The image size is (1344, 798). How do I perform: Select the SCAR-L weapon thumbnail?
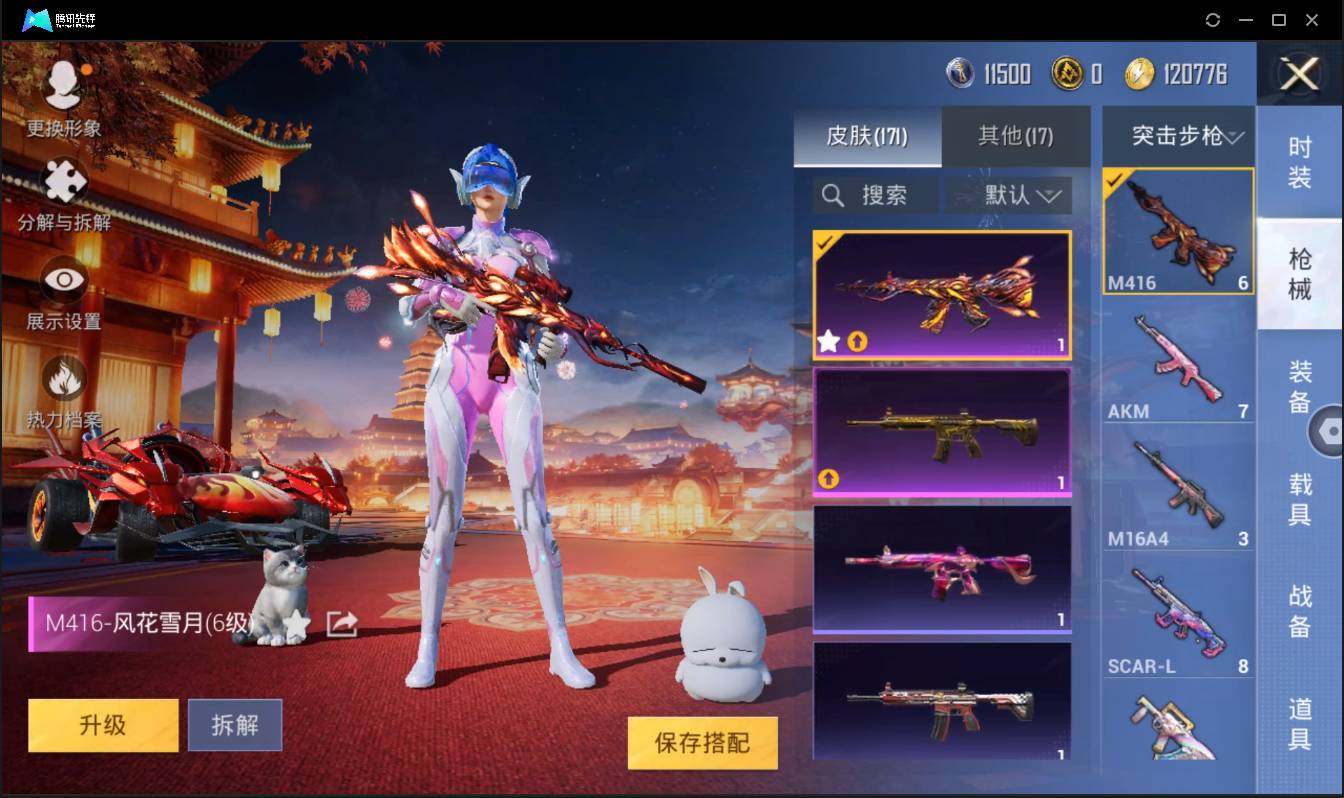(1177, 615)
